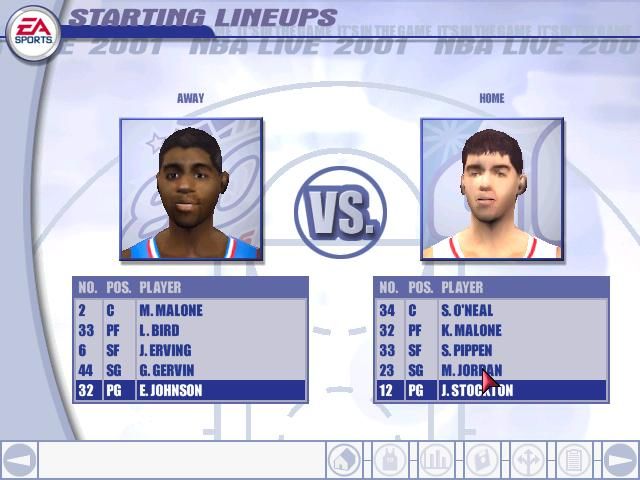Choose K. Malone power forward row
Viewport: 640px width, 480px height.
tap(491, 330)
